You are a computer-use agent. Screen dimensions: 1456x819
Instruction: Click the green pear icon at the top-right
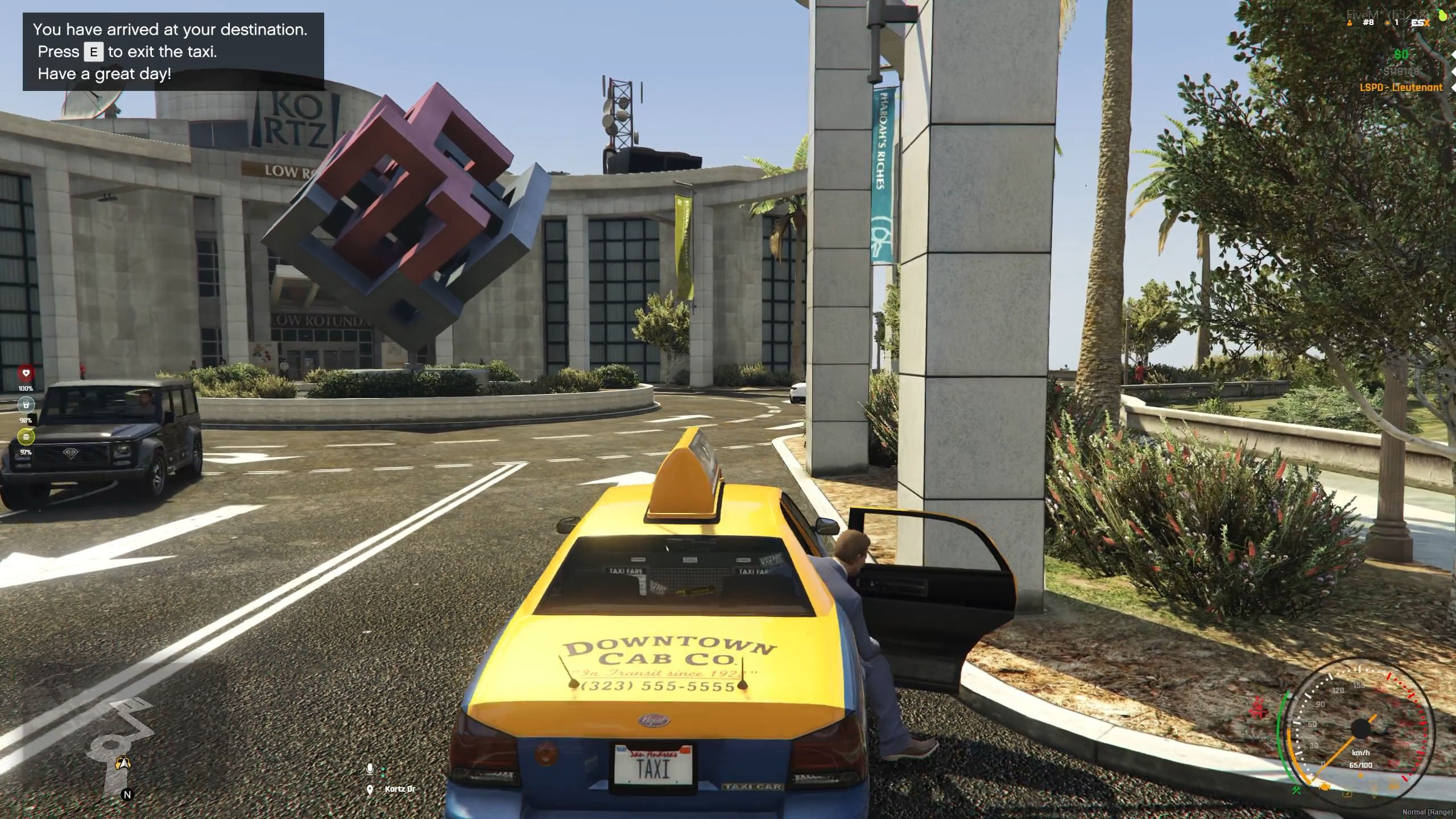pos(1442,15)
